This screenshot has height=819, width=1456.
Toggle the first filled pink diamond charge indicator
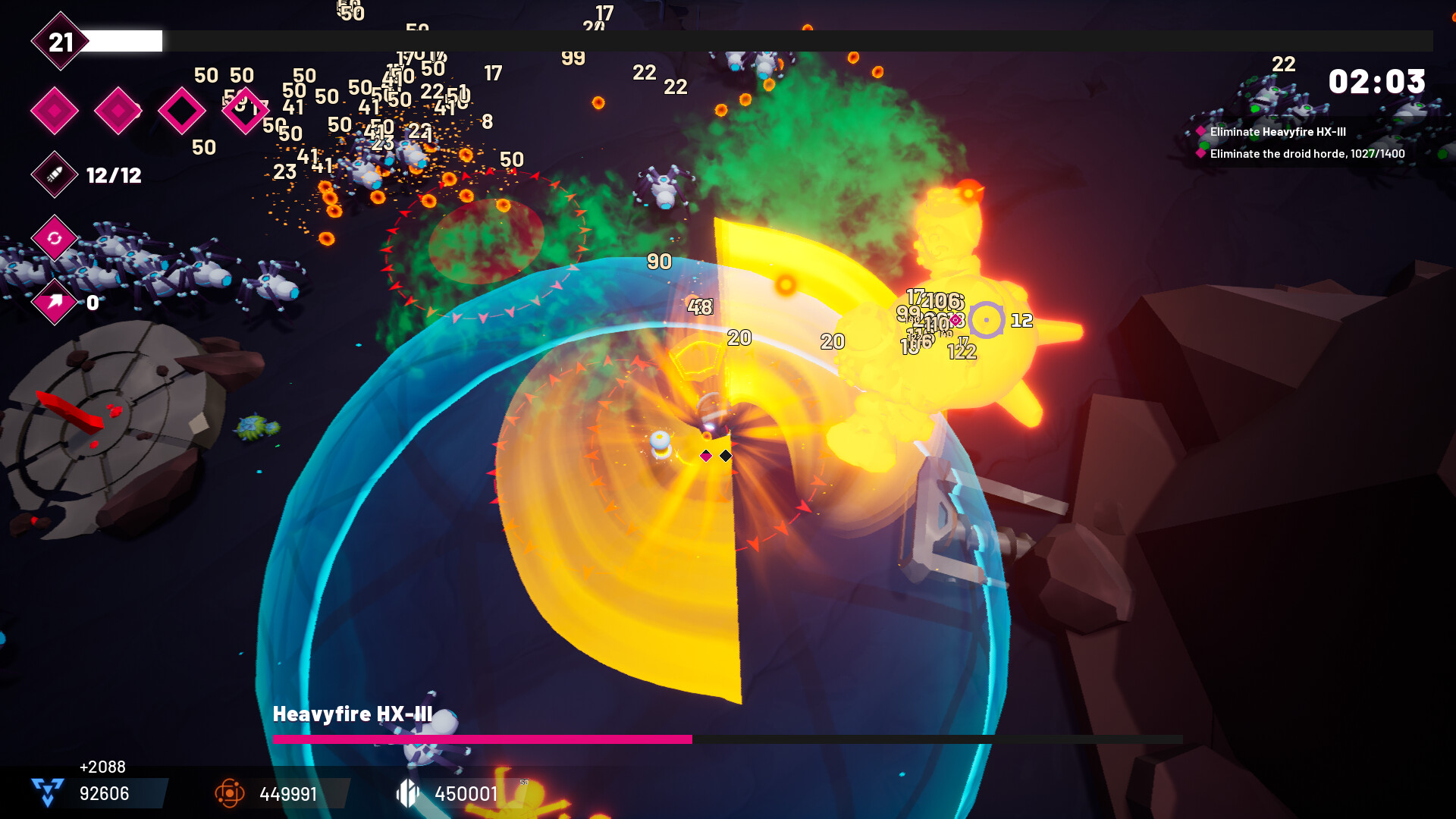(x=54, y=110)
